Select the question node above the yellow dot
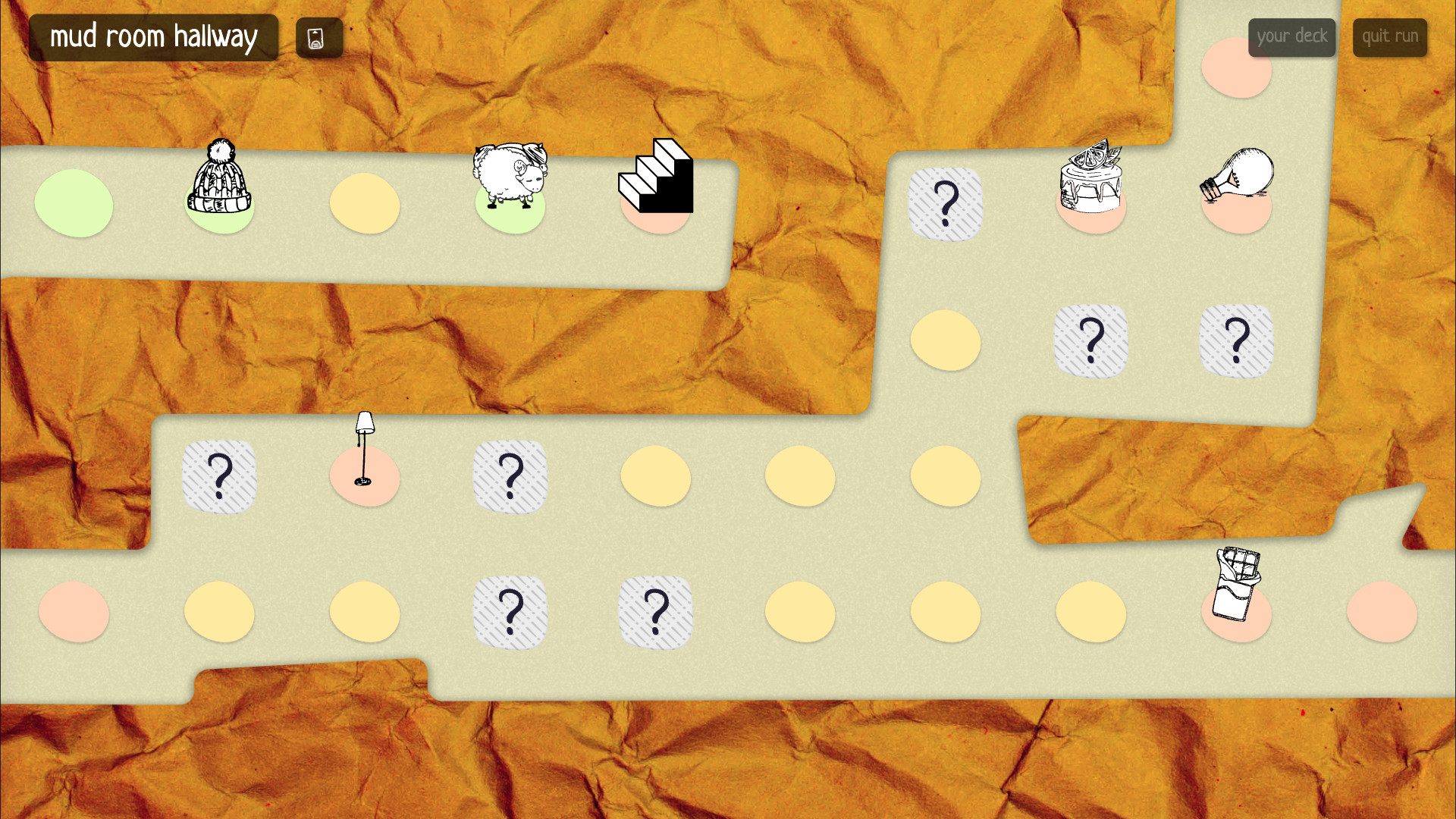The width and height of the screenshot is (1456, 819). coord(946,203)
